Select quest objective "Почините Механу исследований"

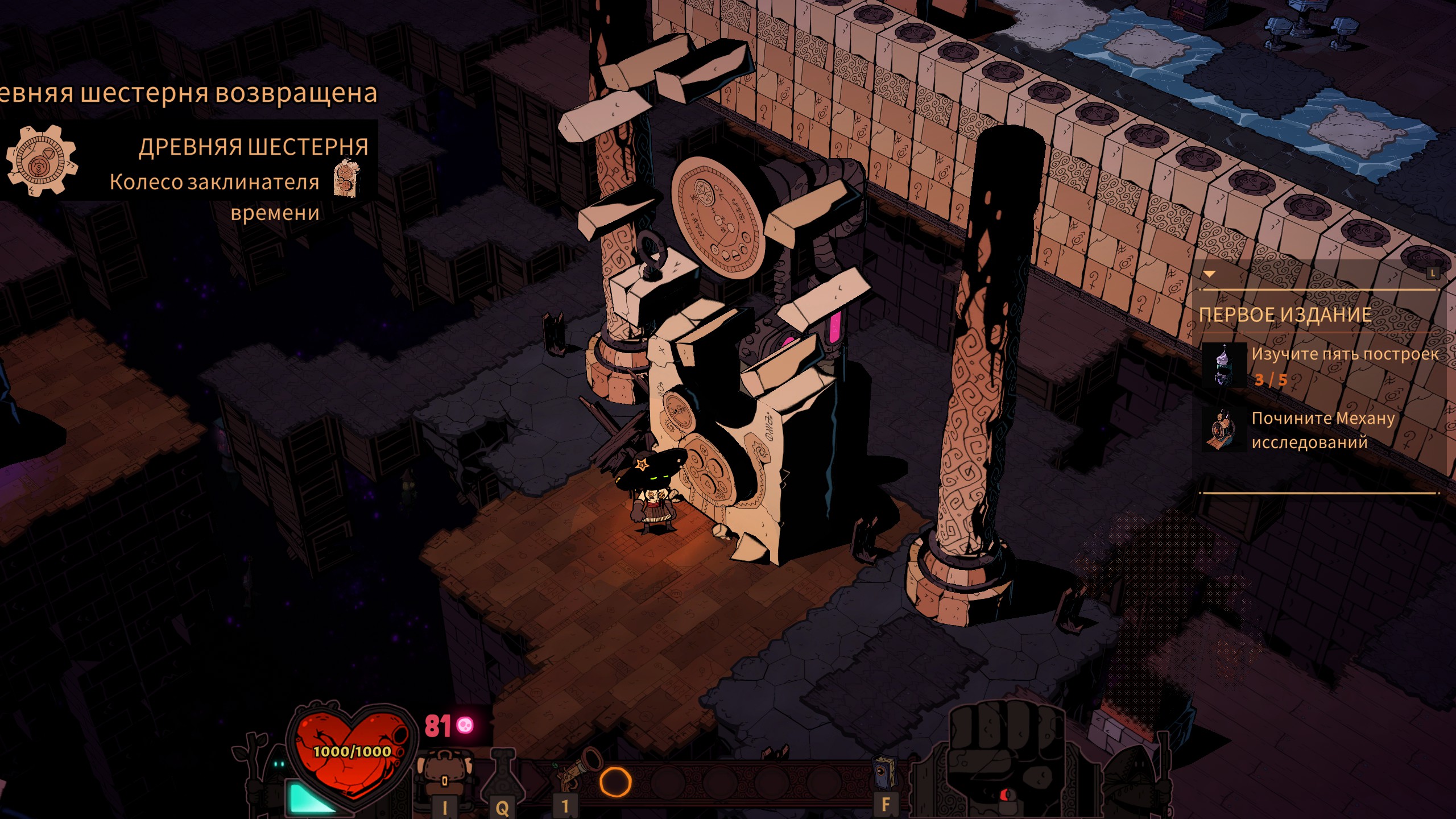pyautogui.click(x=1322, y=430)
